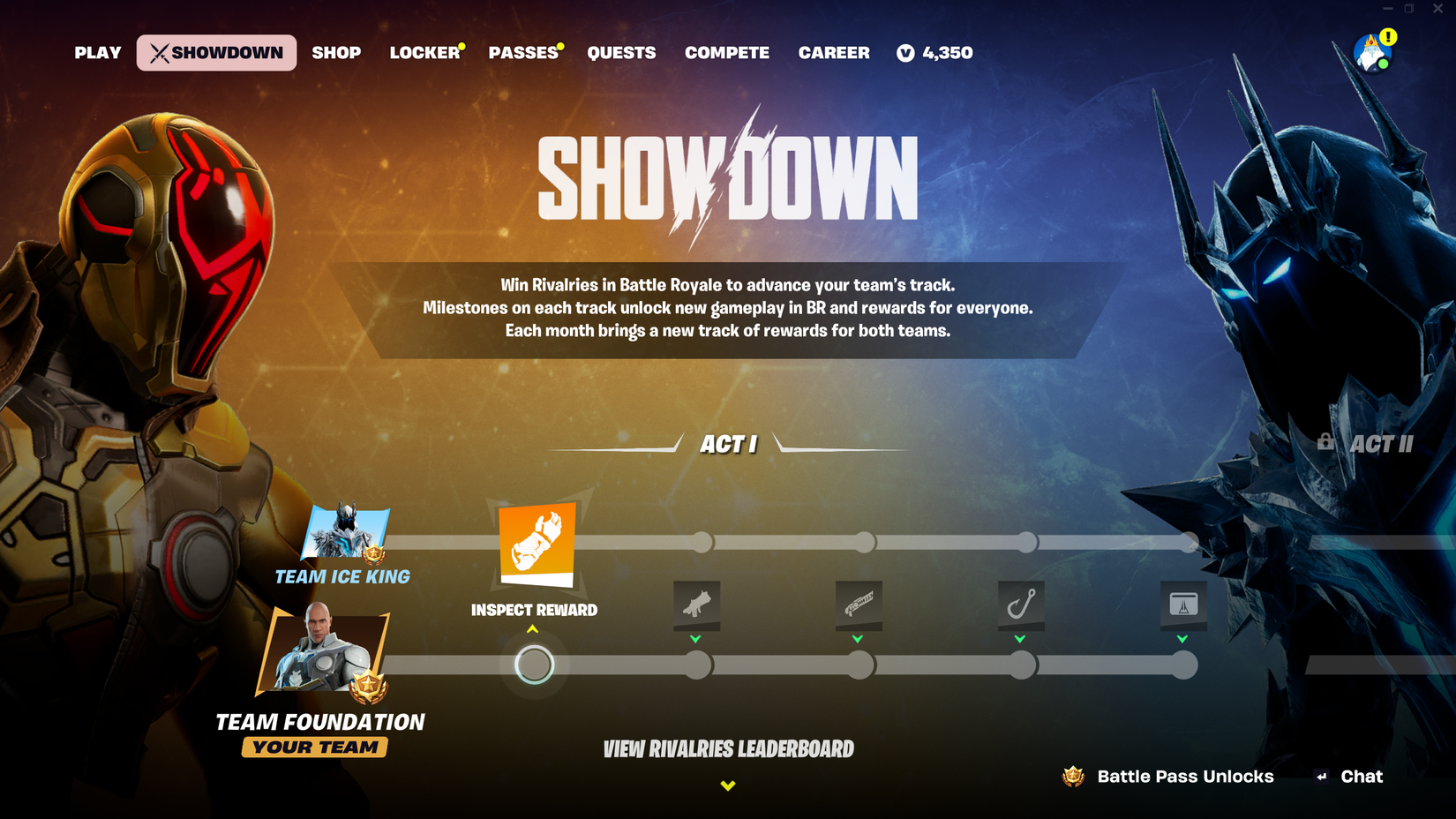Switch to the Showdown tab
The image size is (1456, 819).
tap(215, 52)
